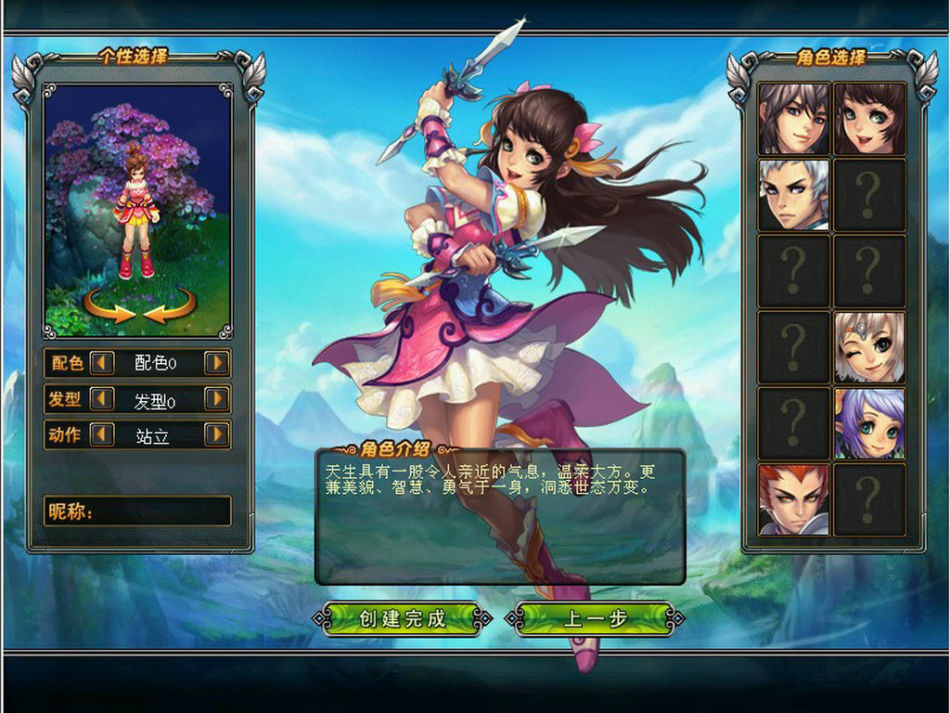Choose next 配色 color scheme arrow
Viewport: 950px width, 713px height.
(x=217, y=363)
